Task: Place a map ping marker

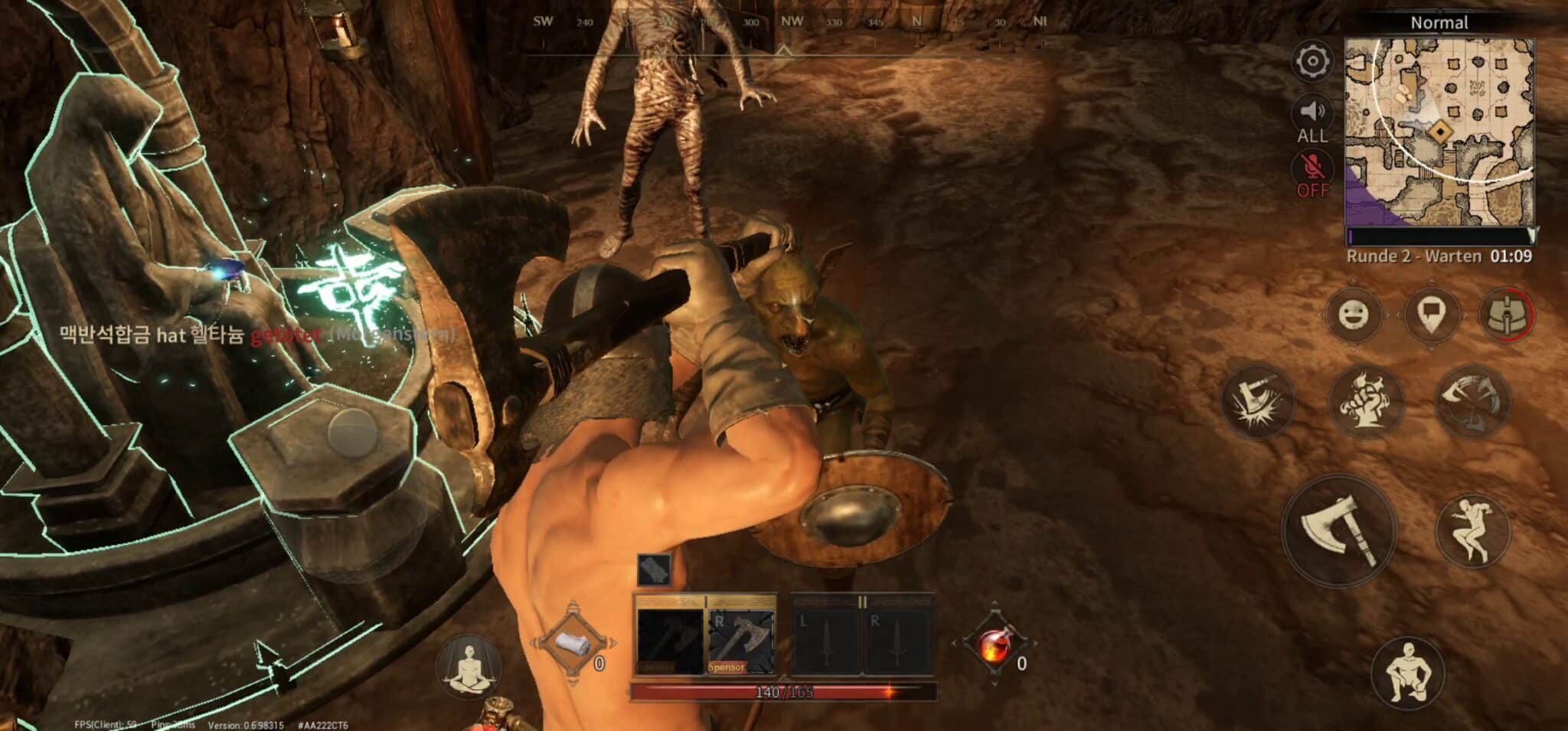Action: point(1431,315)
